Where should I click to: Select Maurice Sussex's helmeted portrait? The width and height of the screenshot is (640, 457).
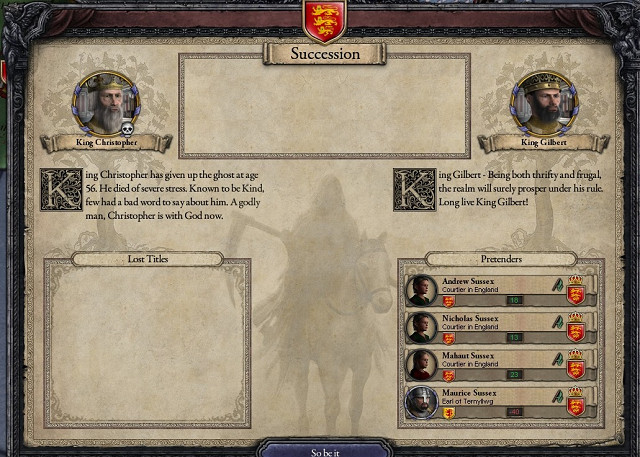422,401
